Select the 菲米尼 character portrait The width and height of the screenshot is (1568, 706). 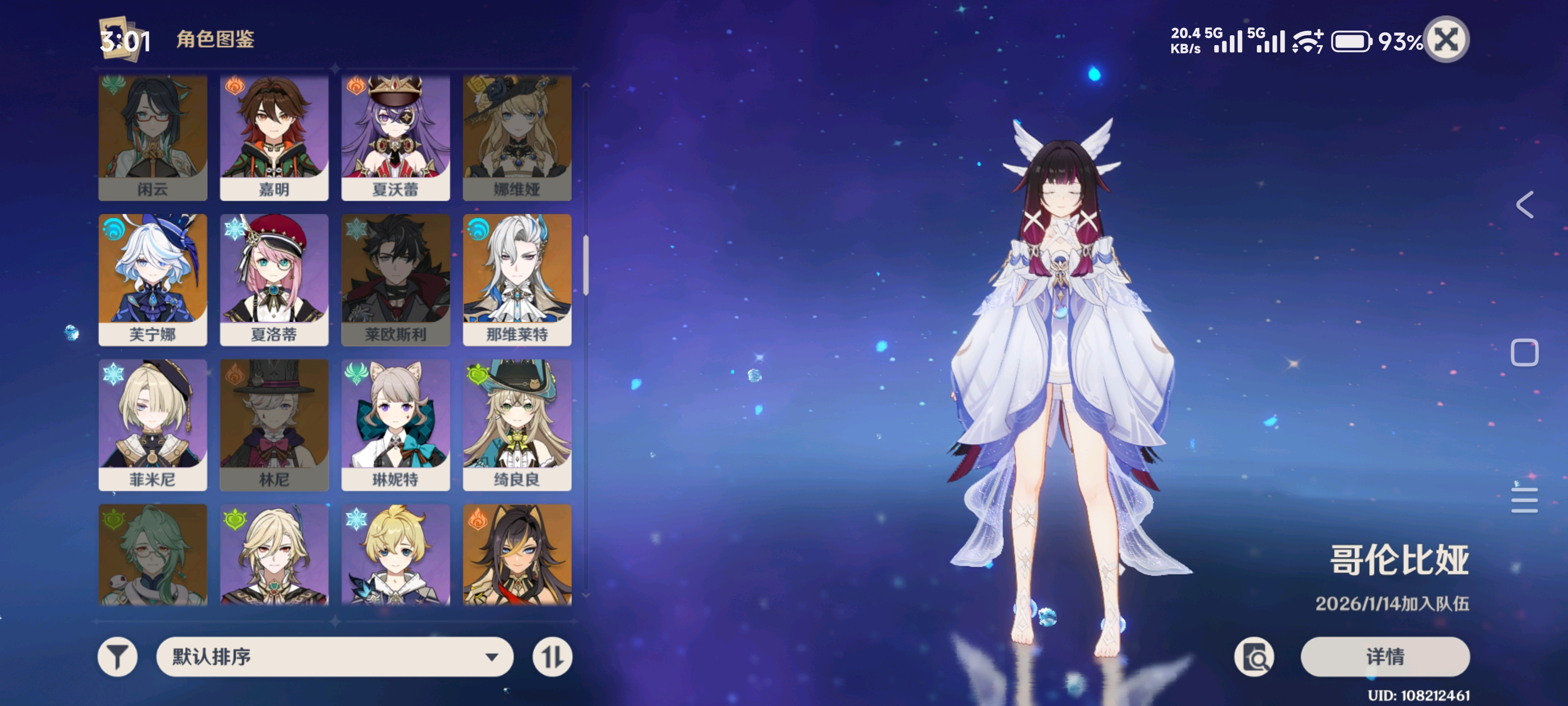point(153,425)
